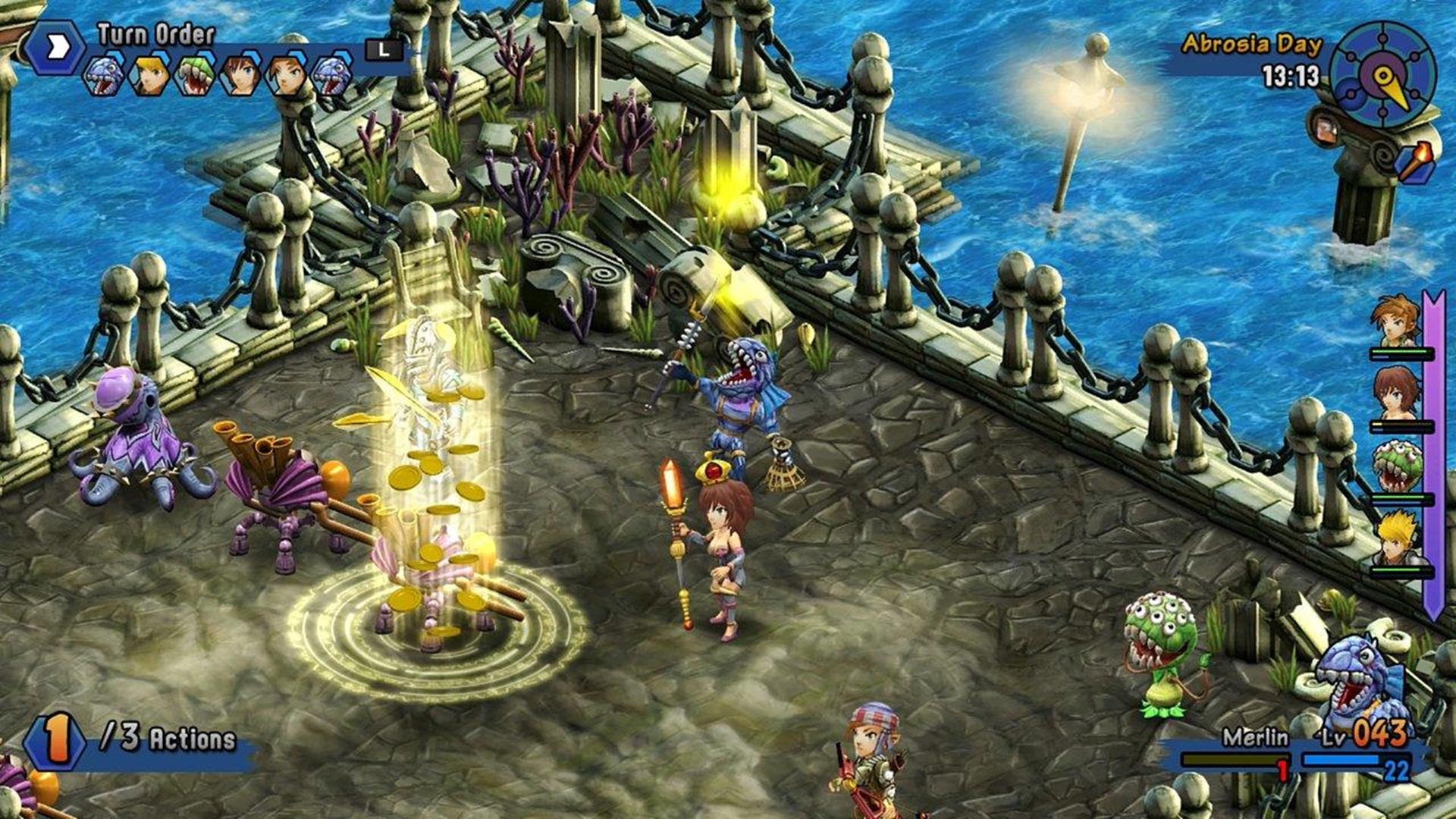Select the blue fish monster turn portrait
The height and width of the screenshot is (819, 1456).
pos(104,74)
